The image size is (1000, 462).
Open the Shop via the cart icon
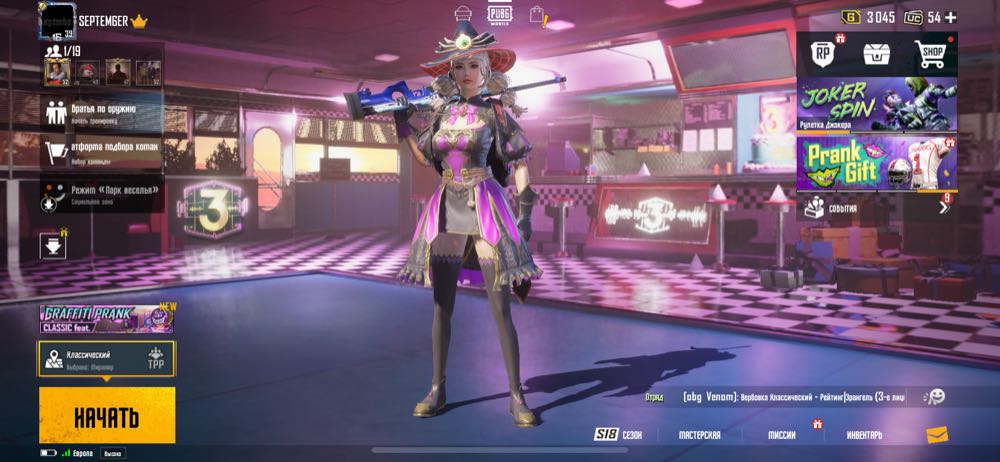(931, 56)
